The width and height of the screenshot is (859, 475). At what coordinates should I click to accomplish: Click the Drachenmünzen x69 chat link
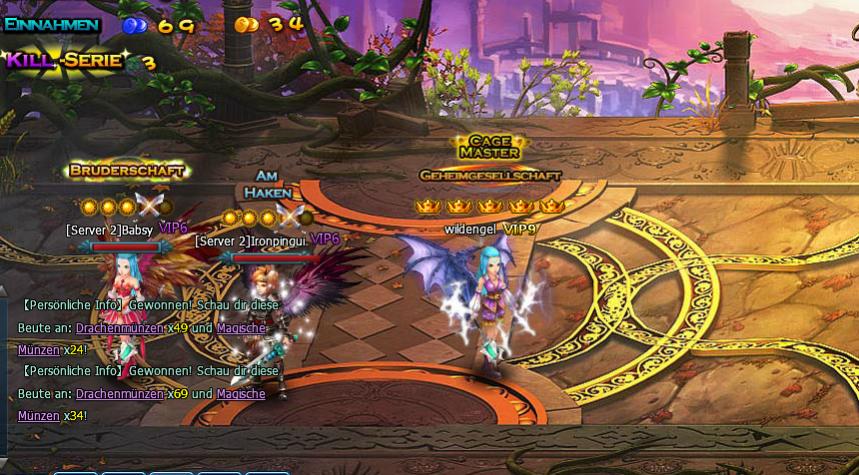tap(119, 394)
